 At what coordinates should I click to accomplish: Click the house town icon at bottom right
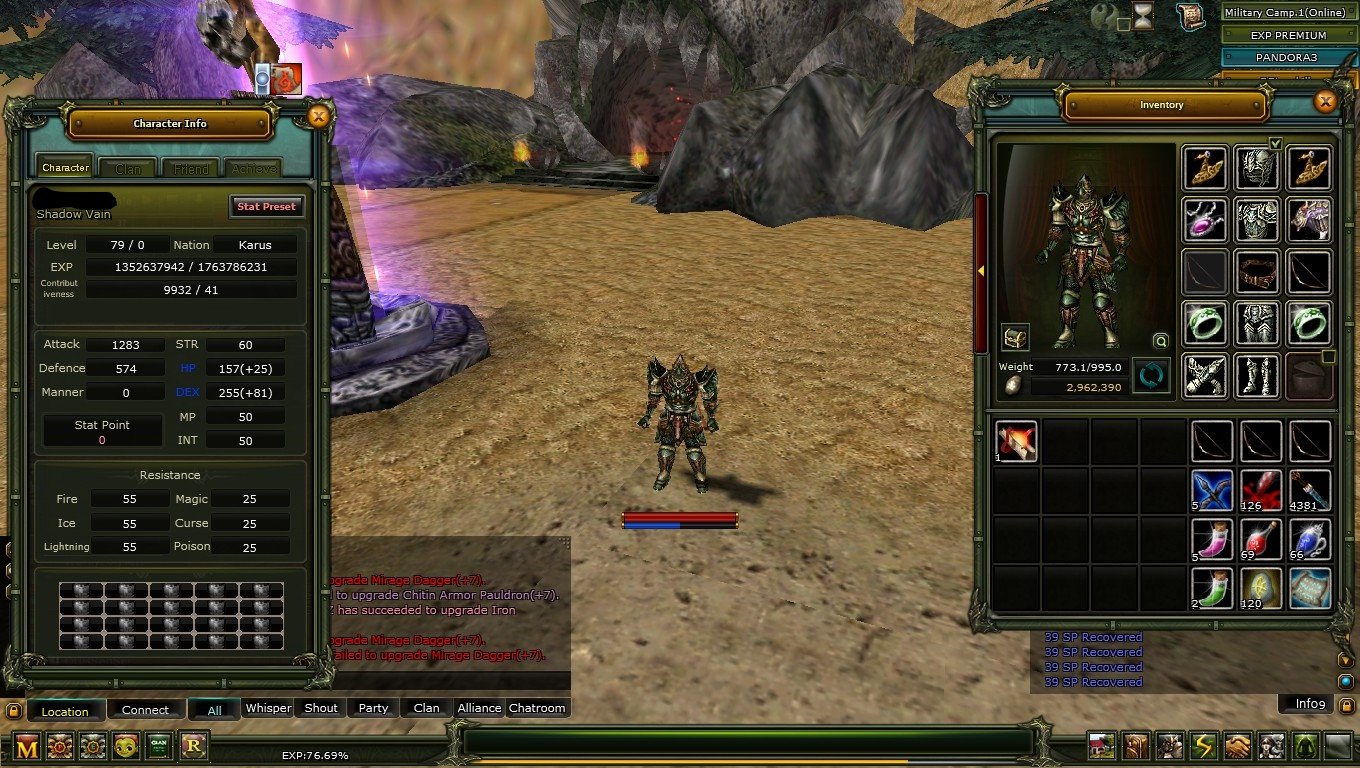click(1100, 745)
